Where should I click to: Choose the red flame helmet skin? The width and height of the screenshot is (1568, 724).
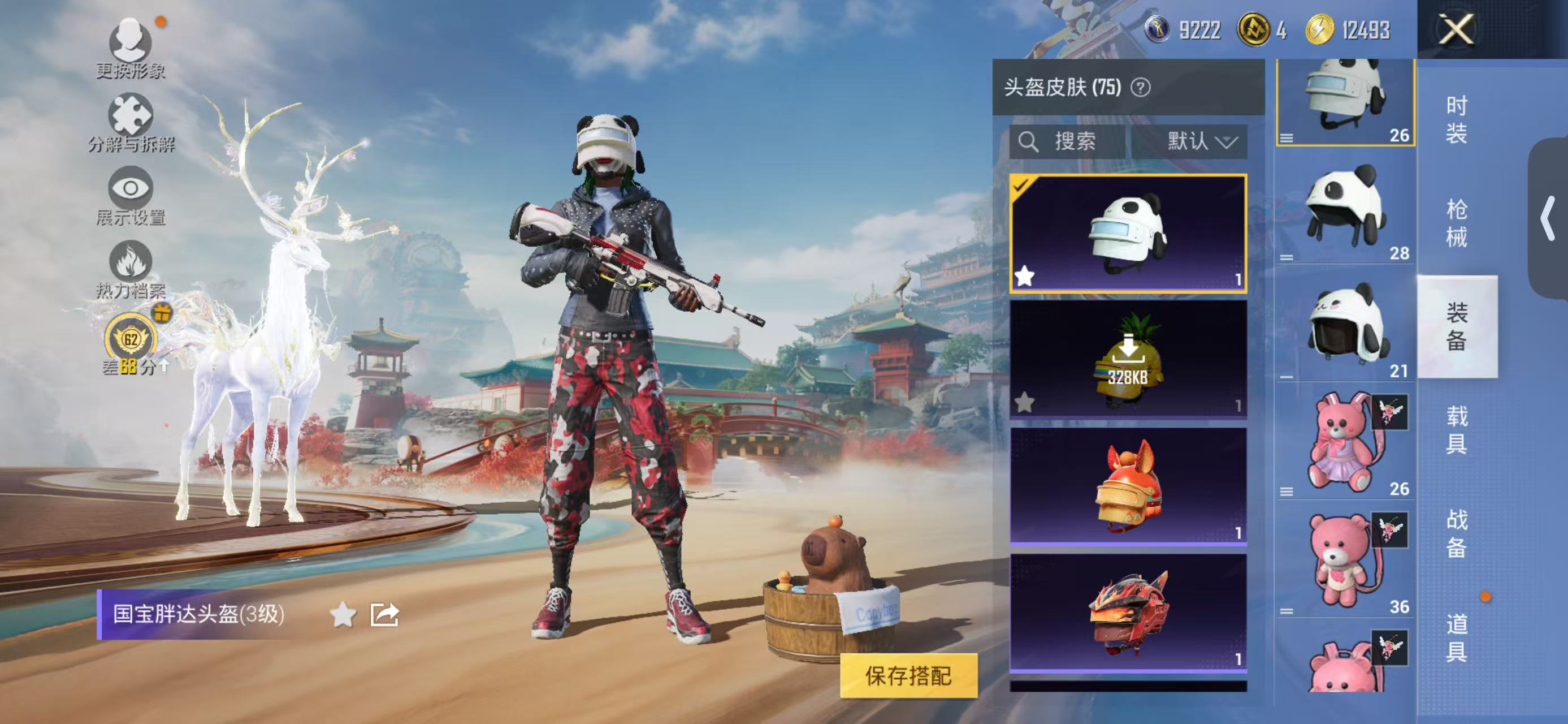tap(1128, 612)
